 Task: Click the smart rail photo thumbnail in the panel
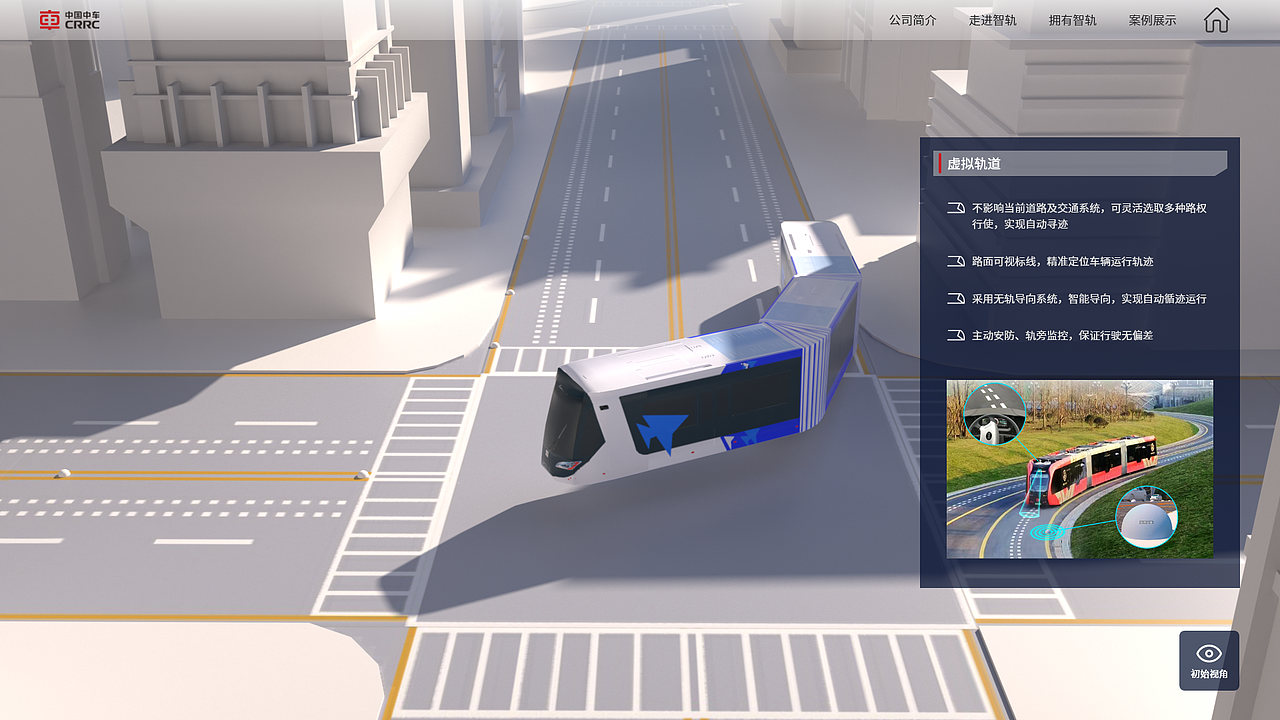1078,468
